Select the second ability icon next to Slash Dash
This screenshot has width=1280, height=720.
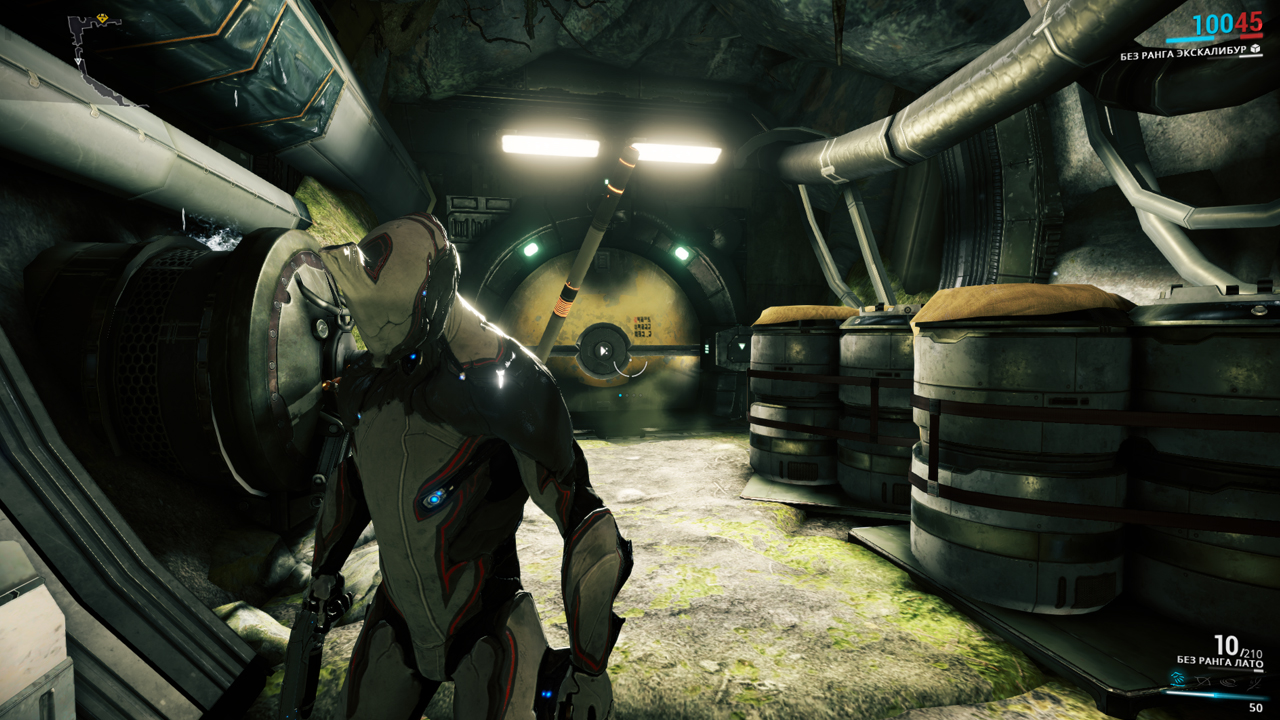pos(1201,681)
